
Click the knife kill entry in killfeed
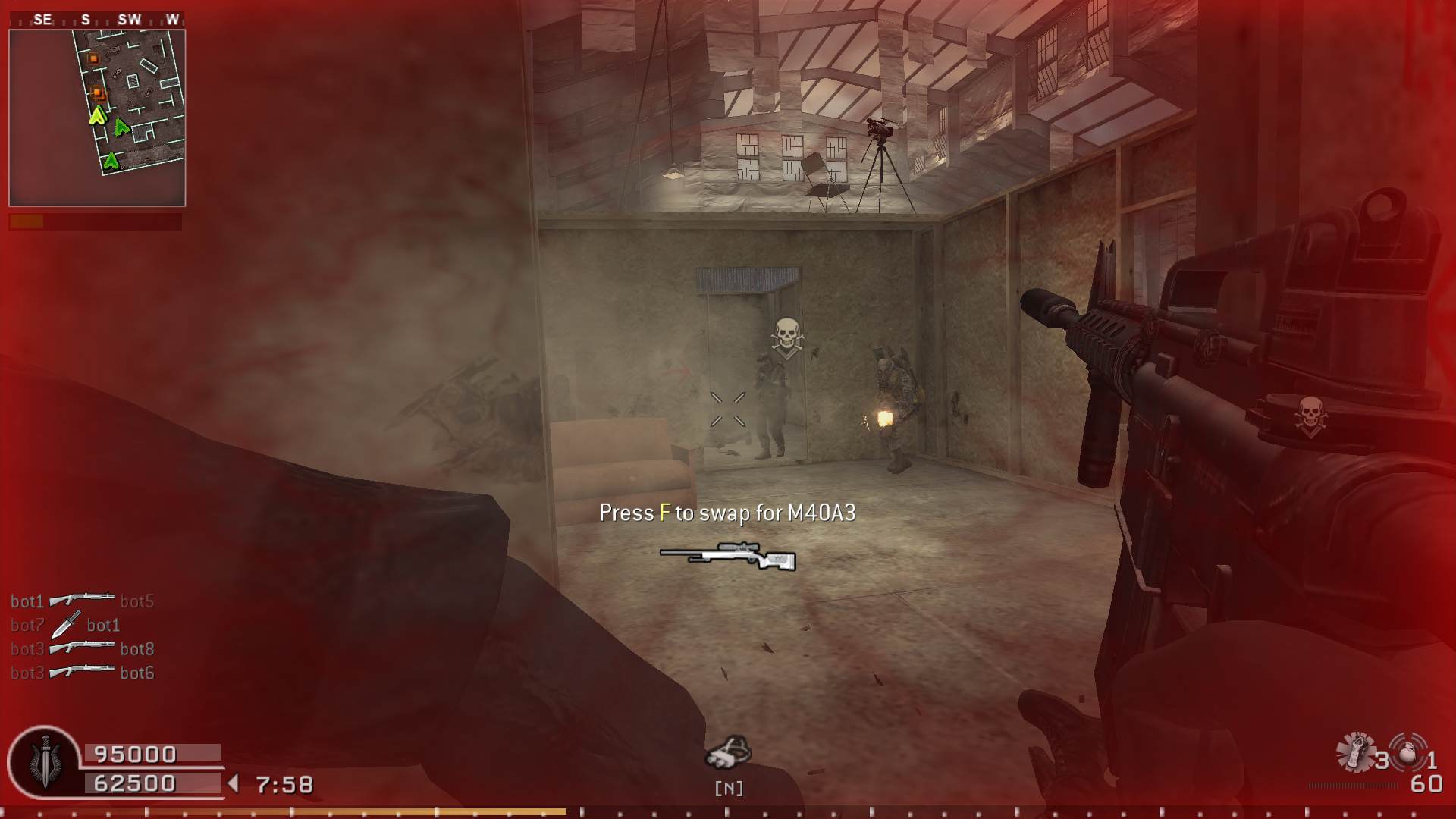point(66,625)
